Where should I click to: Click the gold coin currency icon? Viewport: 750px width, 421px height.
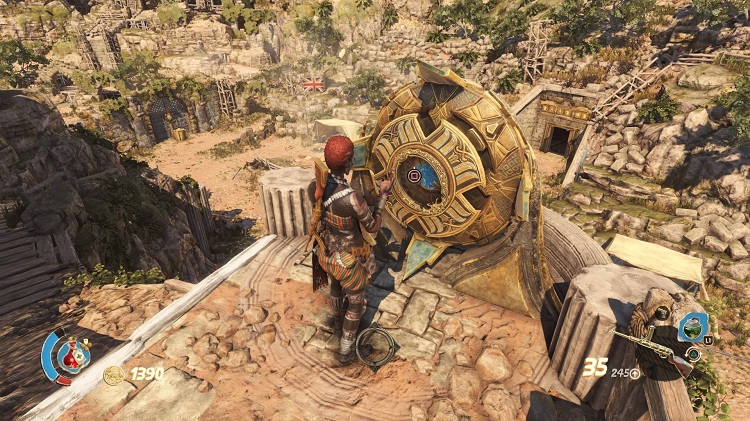click(x=114, y=374)
